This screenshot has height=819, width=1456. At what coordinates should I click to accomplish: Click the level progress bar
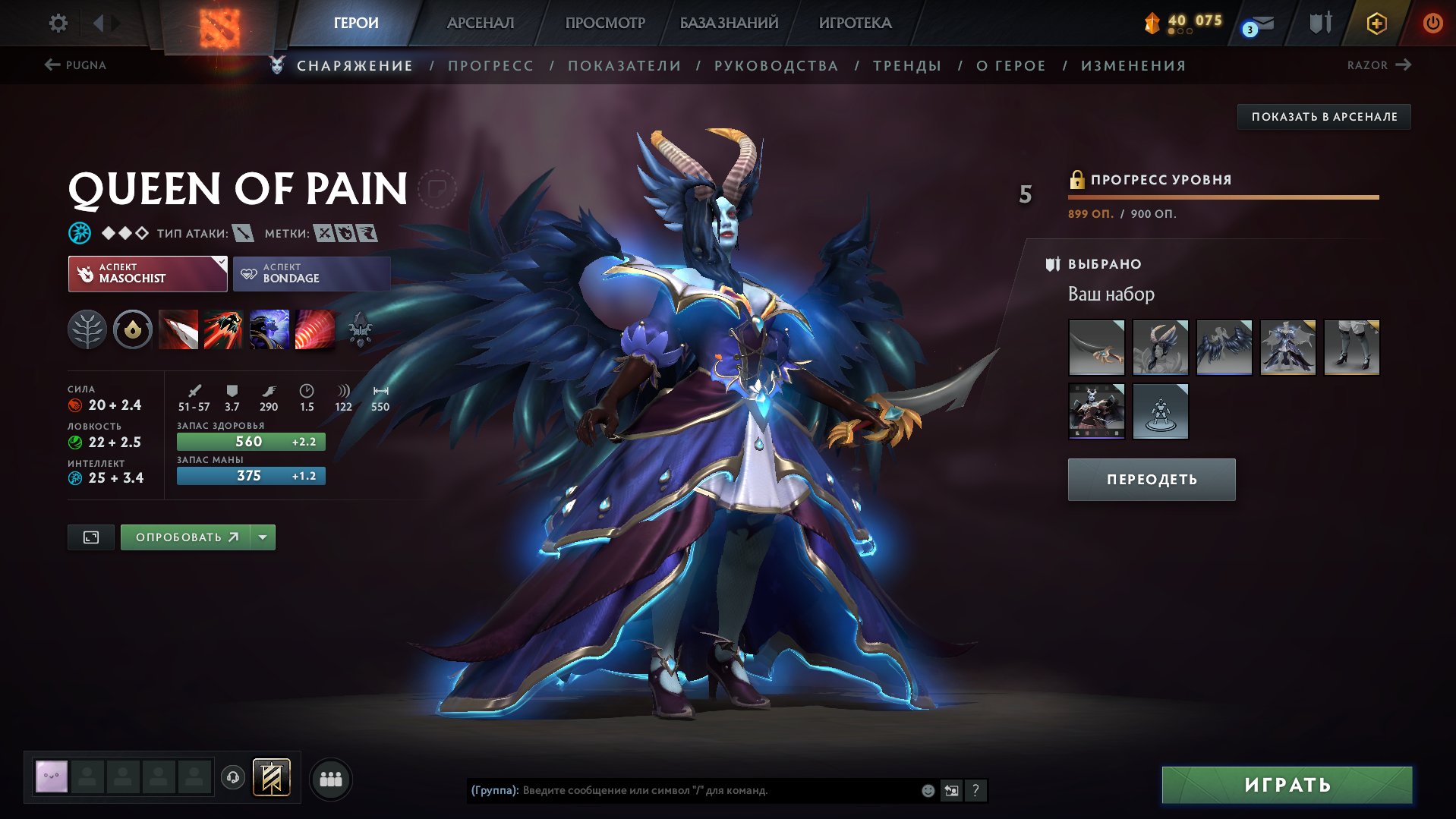(x=1224, y=197)
